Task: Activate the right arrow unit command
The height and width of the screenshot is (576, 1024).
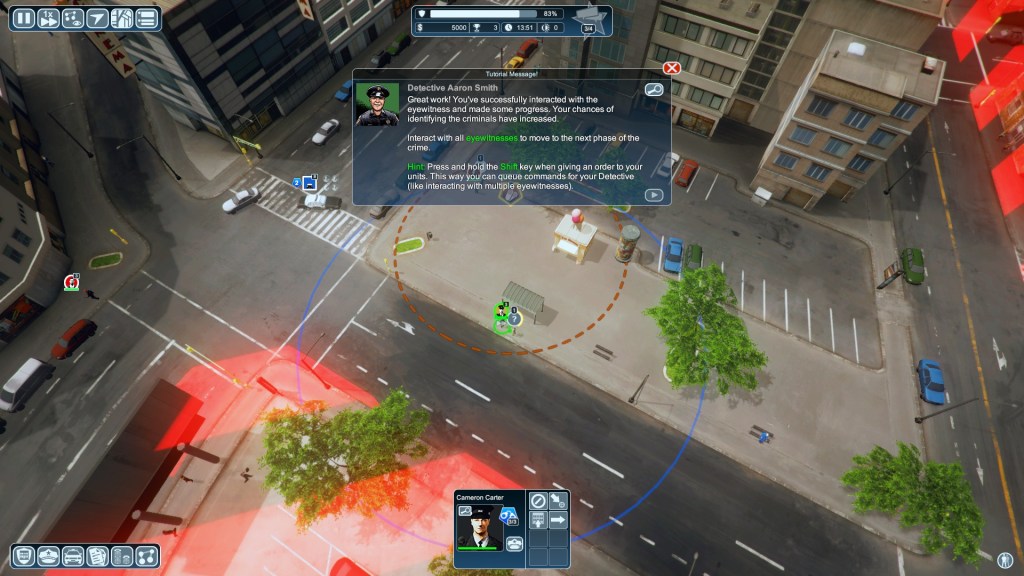Action: [x=558, y=520]
